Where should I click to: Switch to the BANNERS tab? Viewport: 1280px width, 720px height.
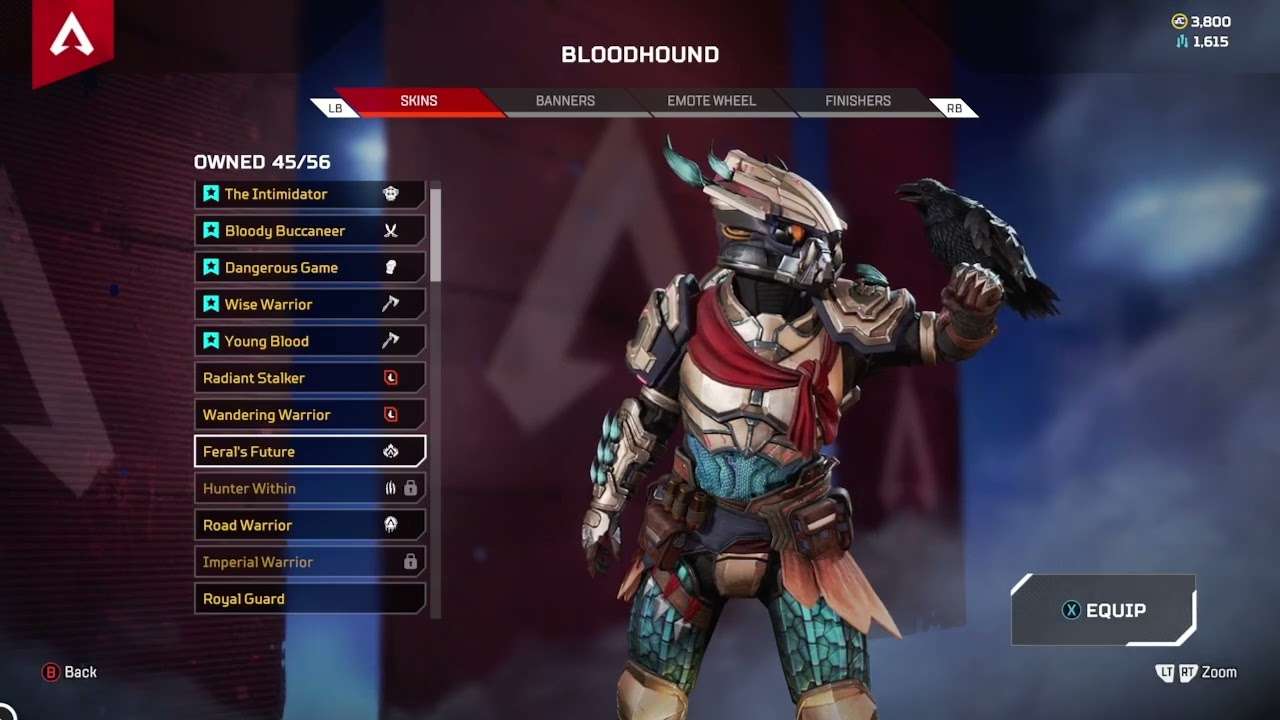coord(564,101)
